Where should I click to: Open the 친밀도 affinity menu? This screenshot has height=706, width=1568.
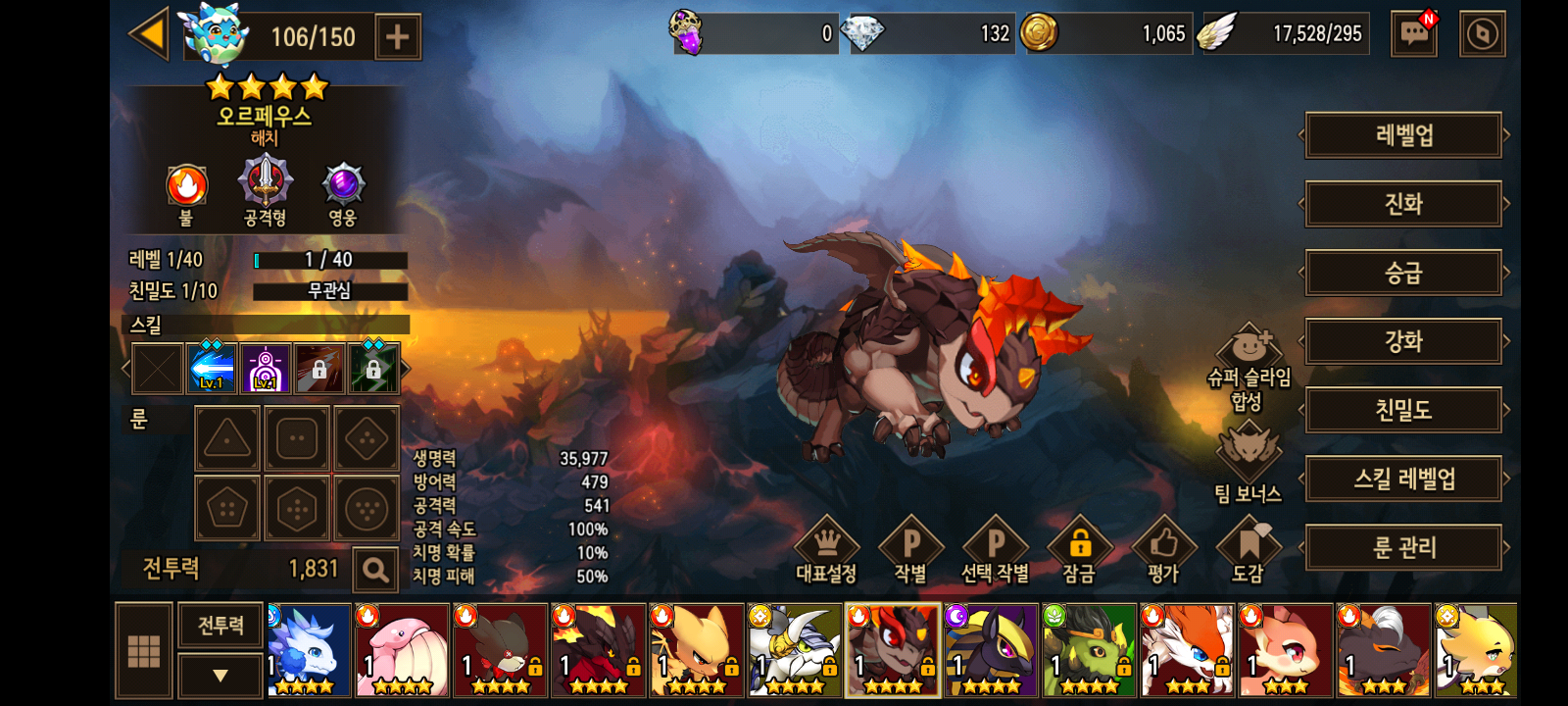(x=1403, y=410)
